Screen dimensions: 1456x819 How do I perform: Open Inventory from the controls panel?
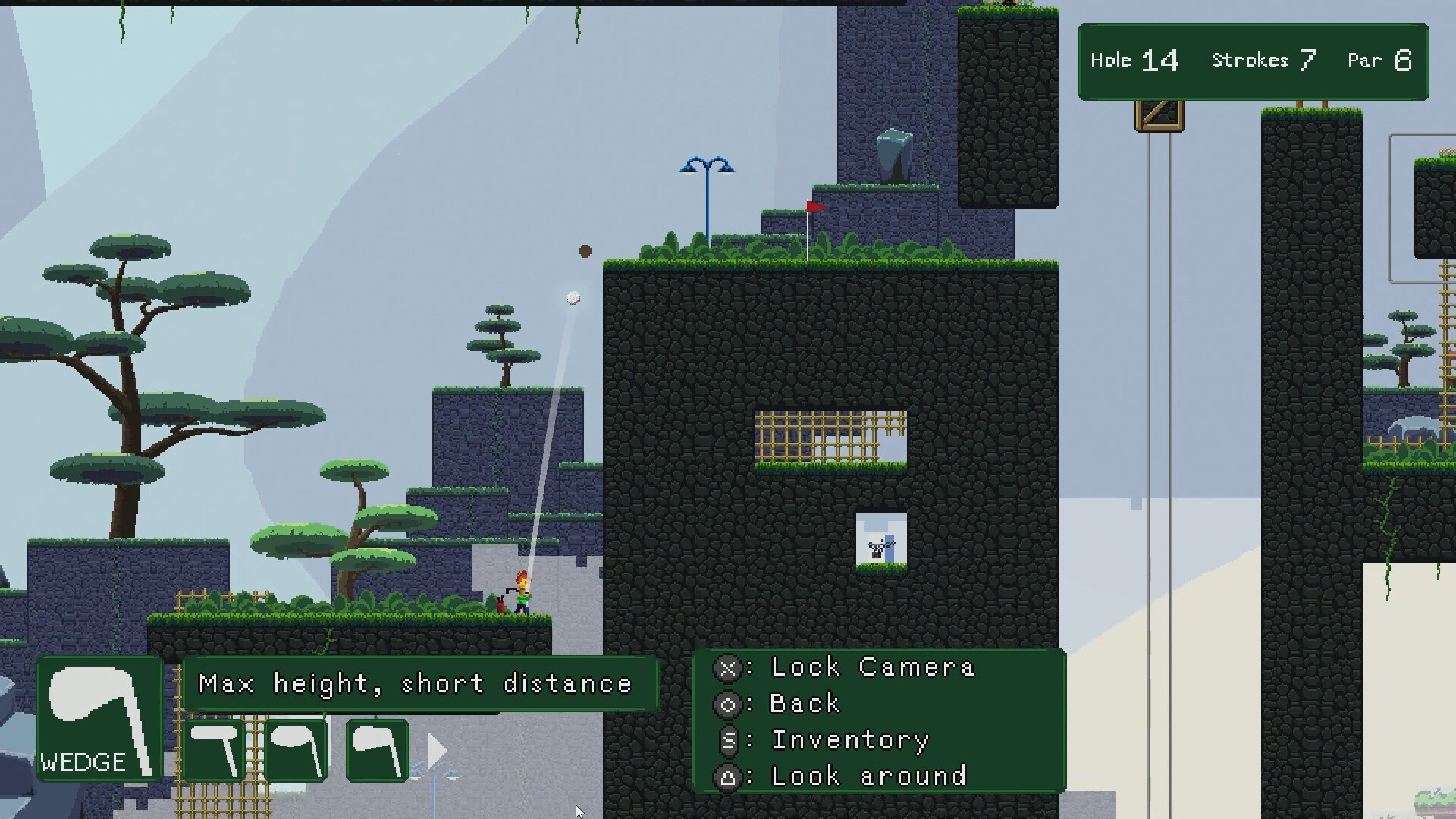coord(849,741)
